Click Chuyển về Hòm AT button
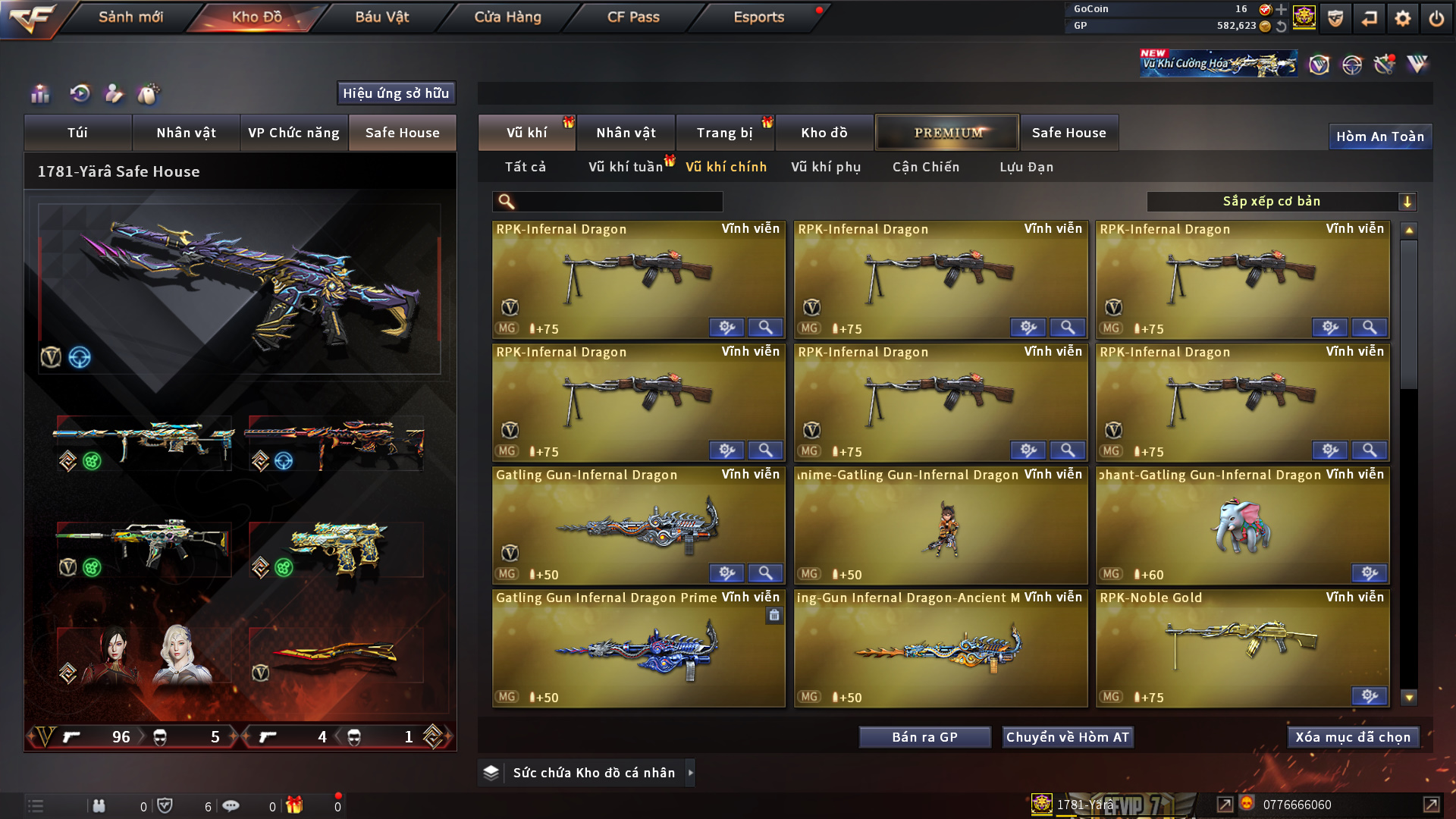 [x=1067, y=737]
